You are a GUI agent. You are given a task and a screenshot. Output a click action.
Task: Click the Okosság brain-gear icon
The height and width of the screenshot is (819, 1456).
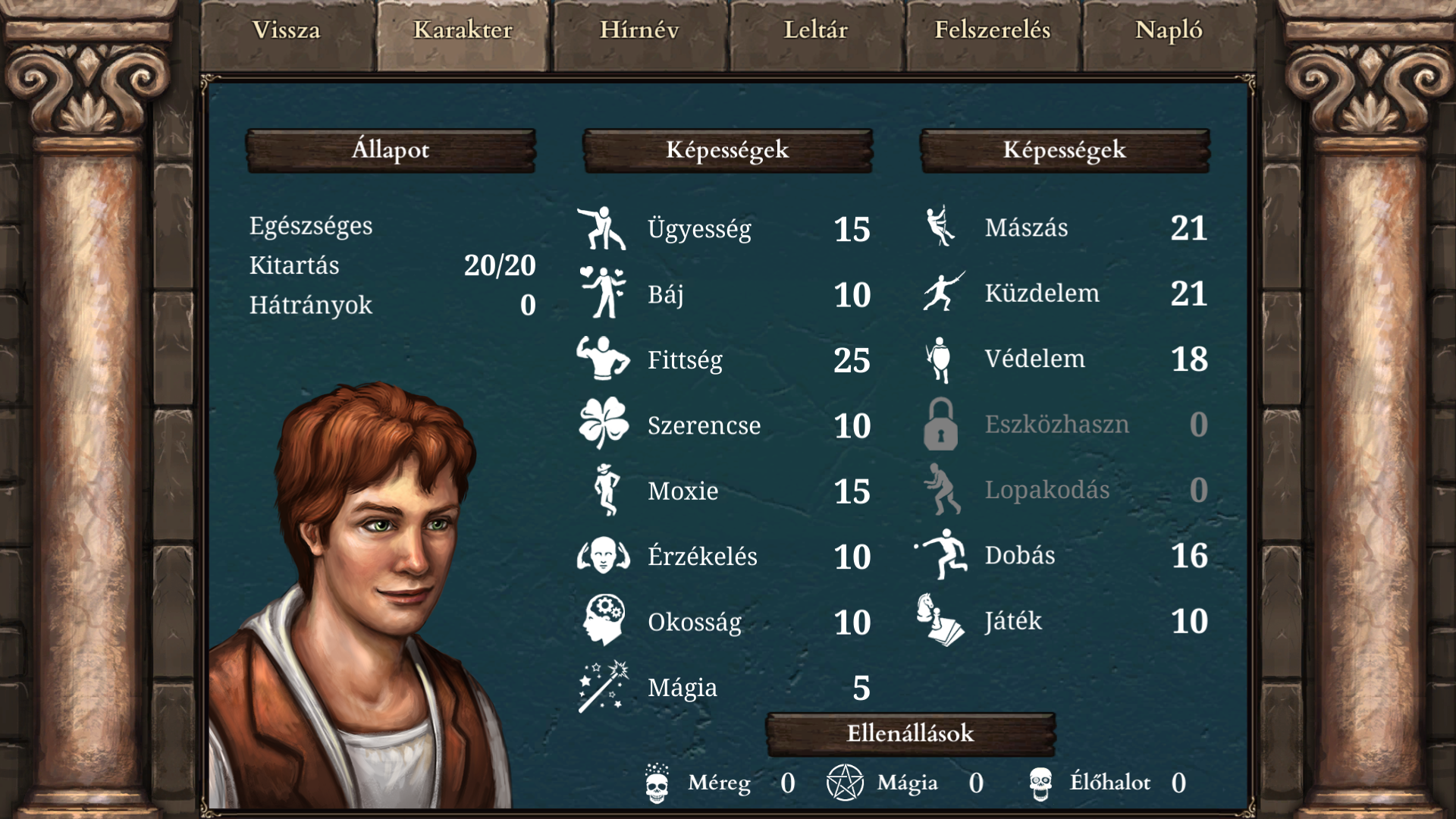tap(604, 621)
